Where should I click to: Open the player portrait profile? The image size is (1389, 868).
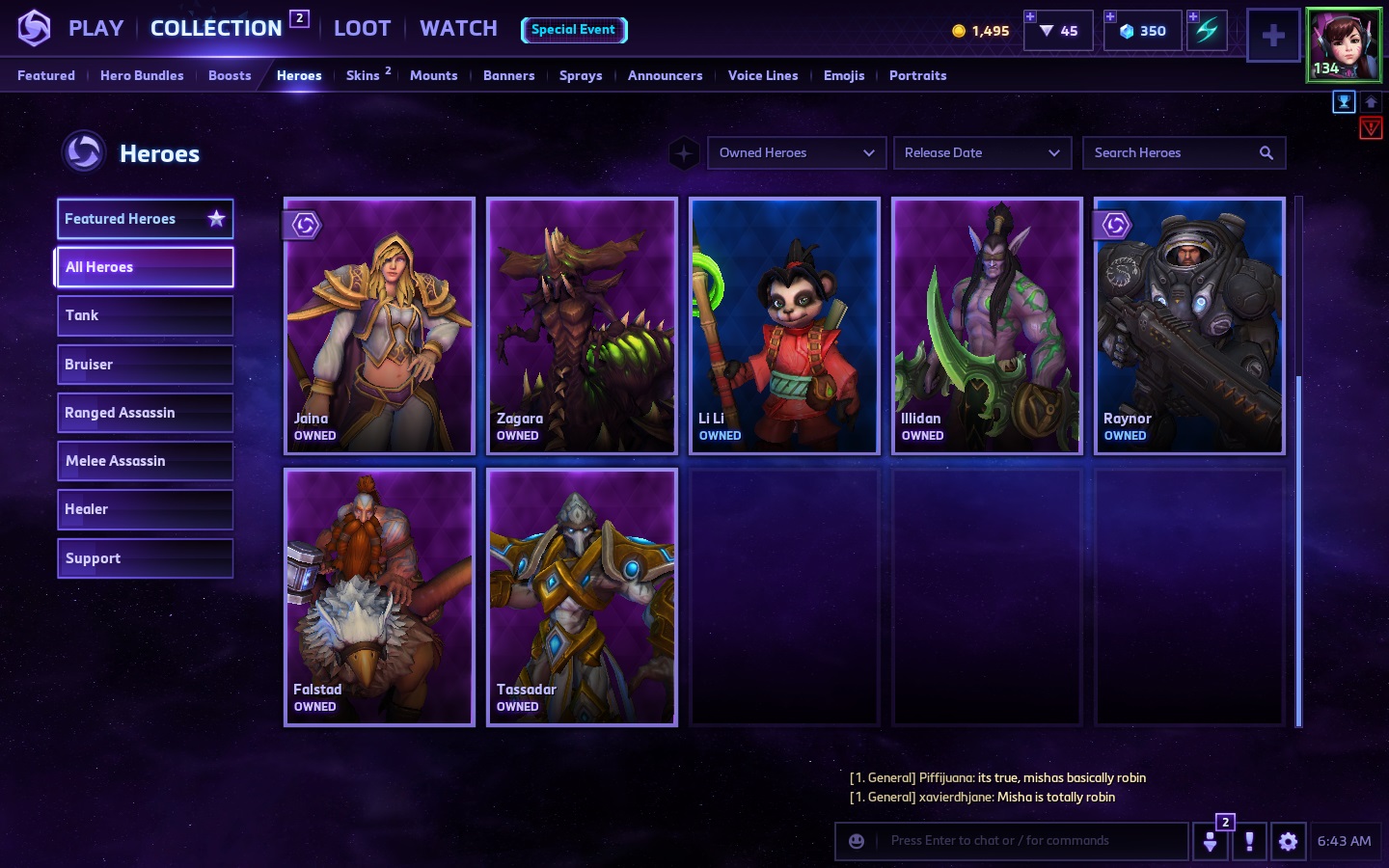click(x=1344, y=44)
